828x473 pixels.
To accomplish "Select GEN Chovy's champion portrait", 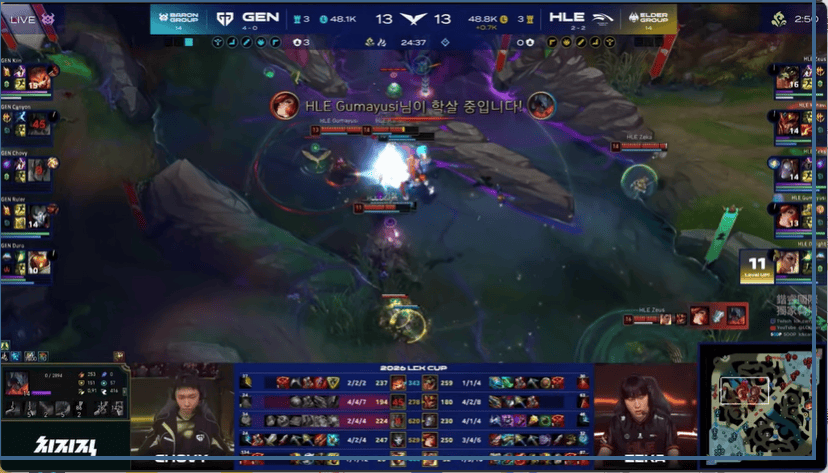I will tap(40, 170).
